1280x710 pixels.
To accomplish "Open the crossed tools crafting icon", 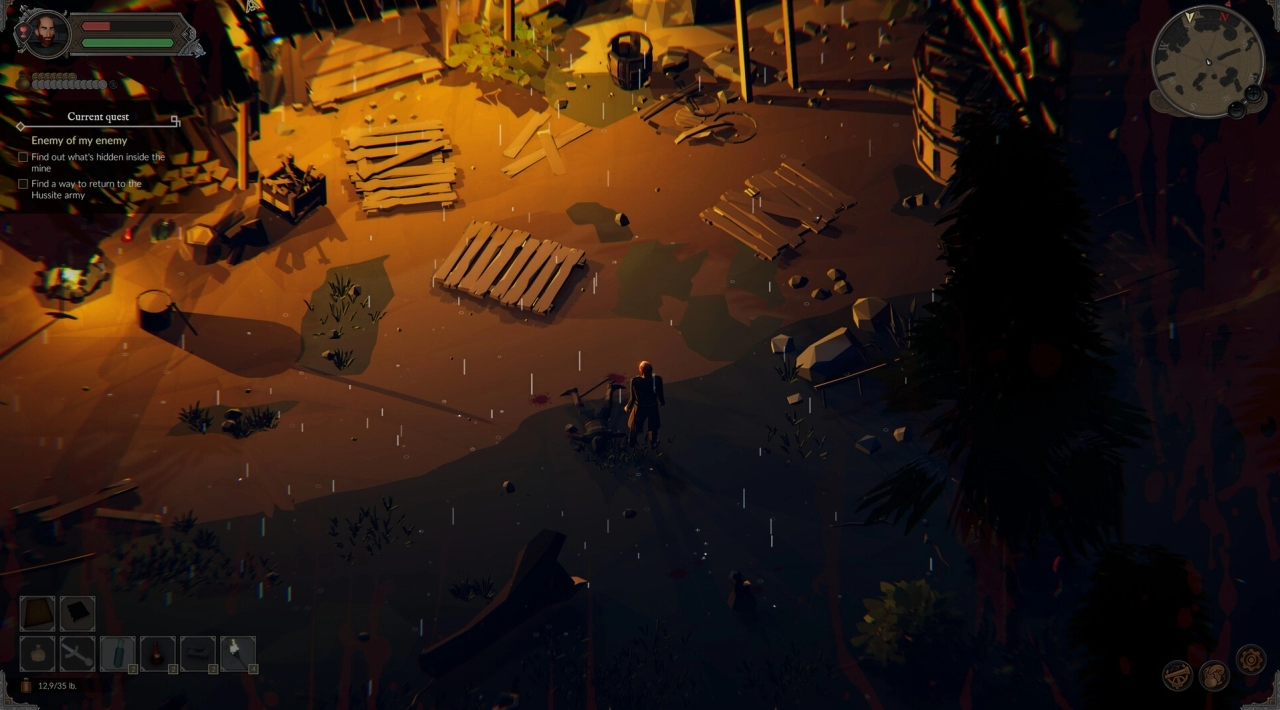I will [x=1177, y=675].
